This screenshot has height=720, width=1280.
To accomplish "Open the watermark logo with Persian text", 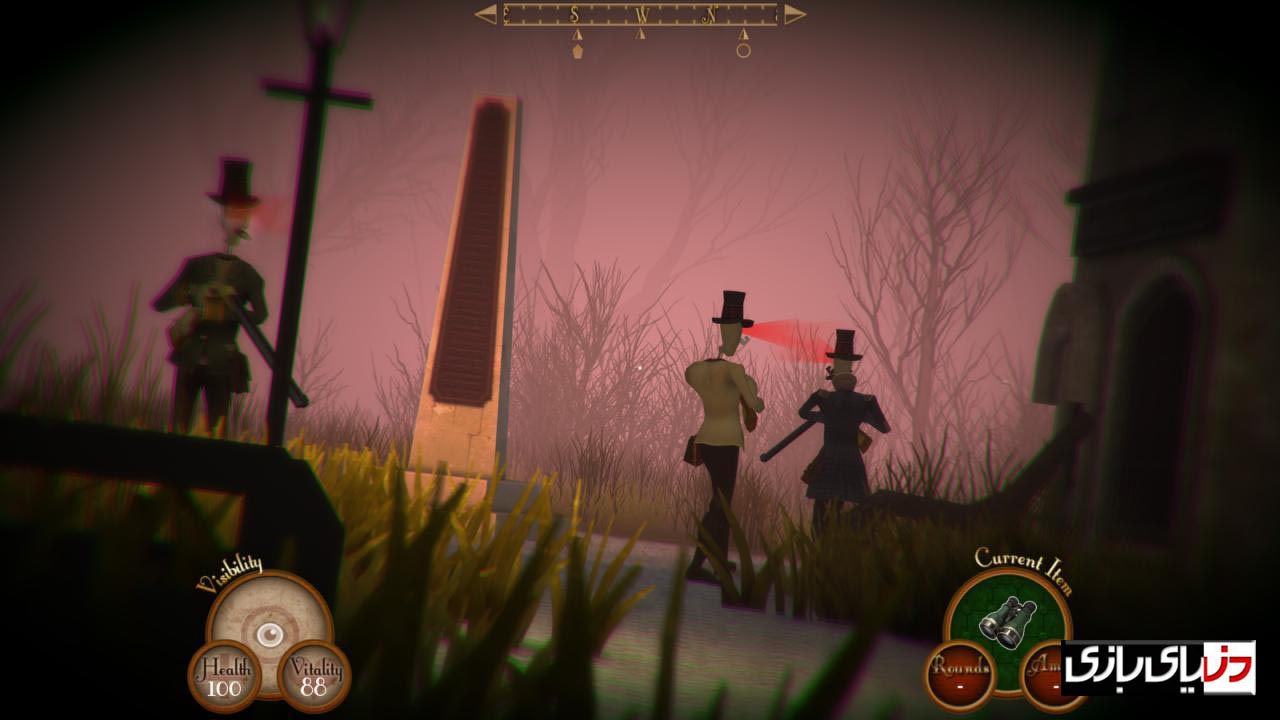I will [x=1158, y=667].
